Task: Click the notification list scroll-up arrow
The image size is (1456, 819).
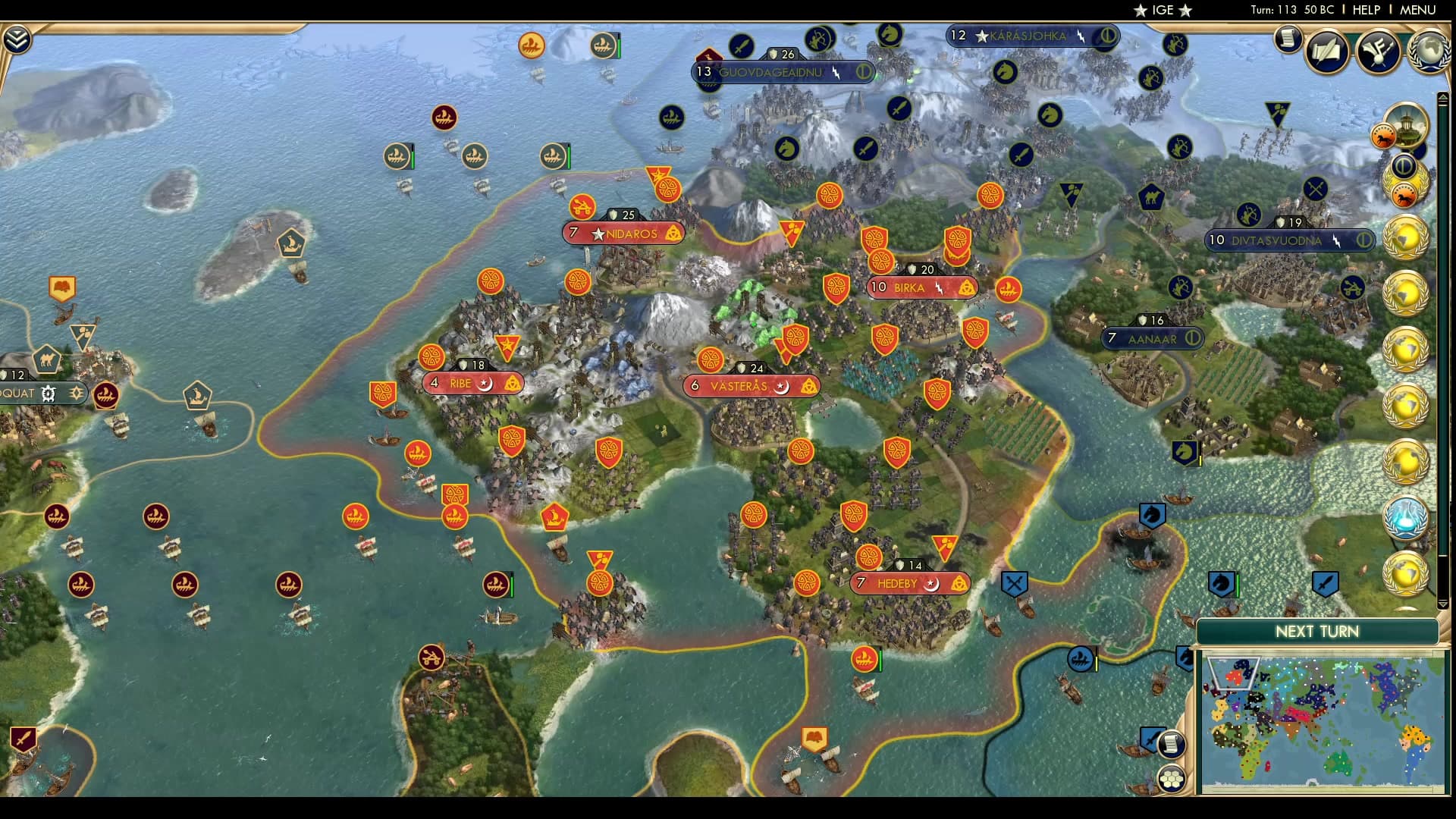Action: [1442, 97]
